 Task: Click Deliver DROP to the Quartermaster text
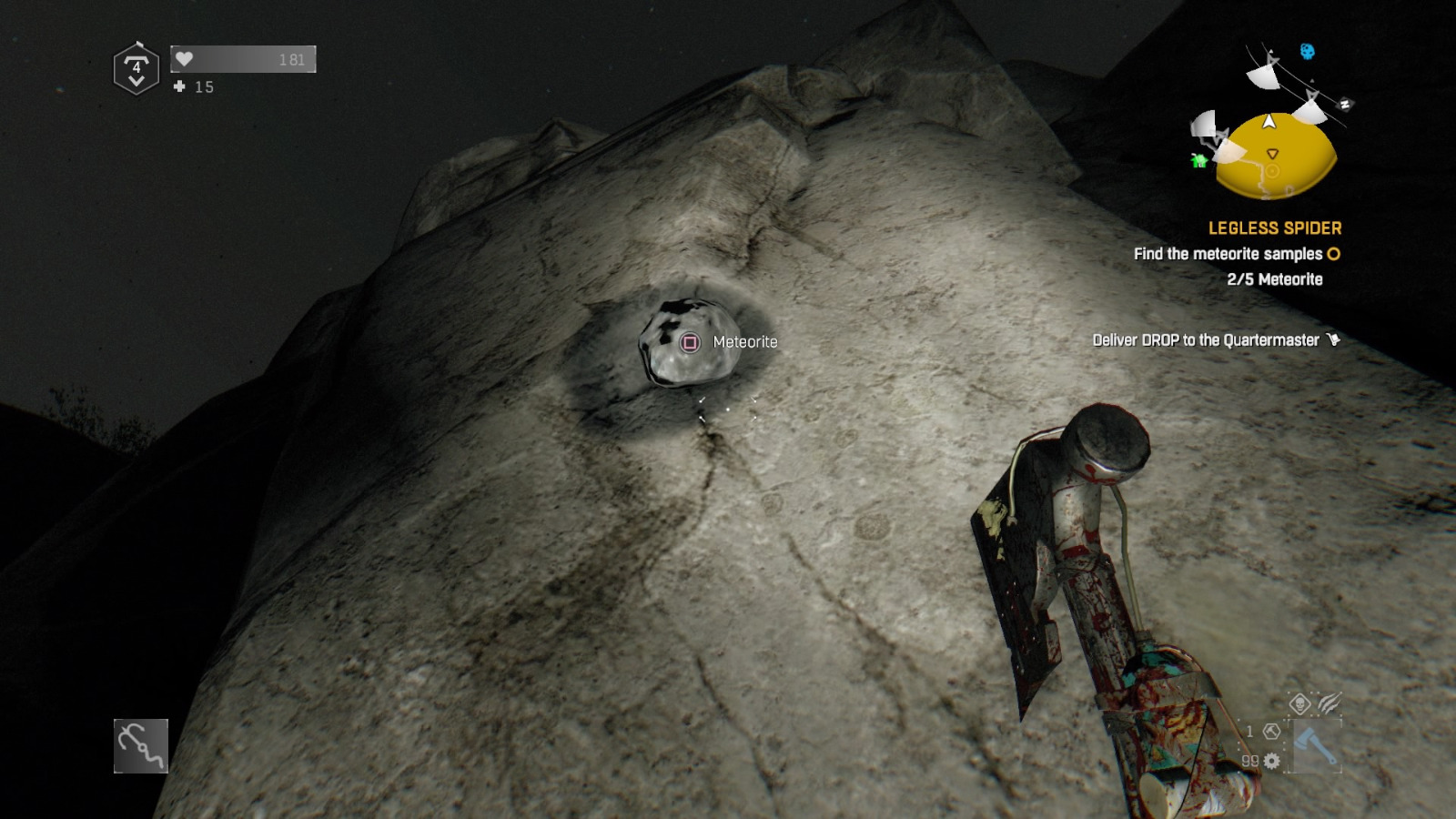[x=1206, y=339]
